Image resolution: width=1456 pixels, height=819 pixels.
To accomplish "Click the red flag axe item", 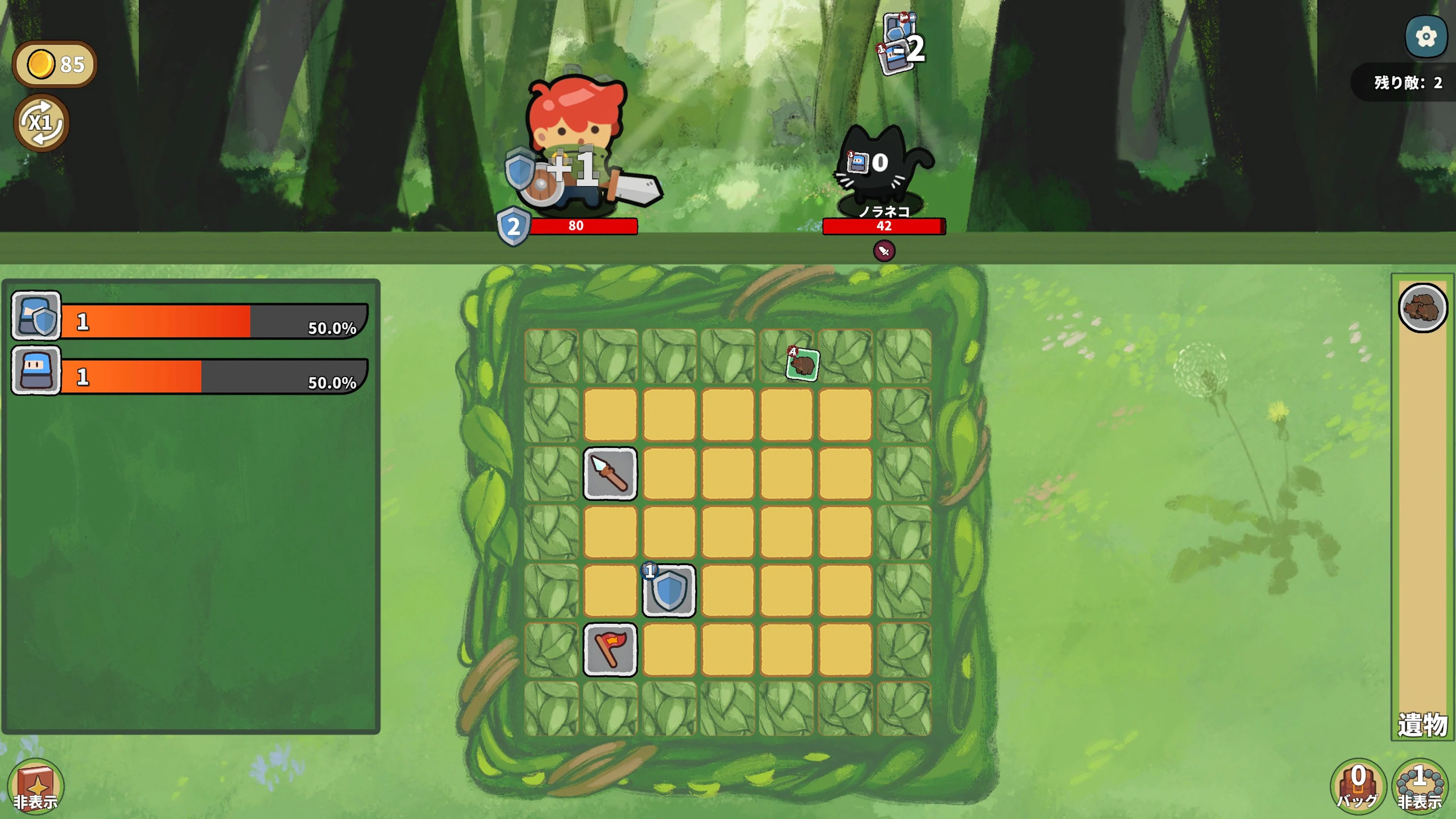I will click(x=610, y=650).
